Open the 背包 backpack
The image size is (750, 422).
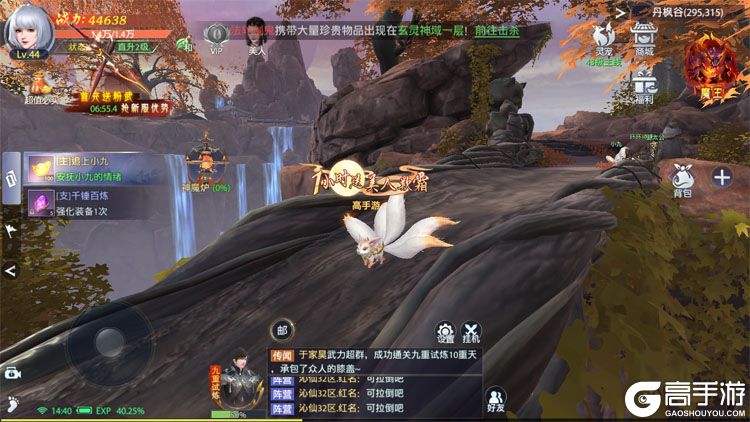(683, 179)
